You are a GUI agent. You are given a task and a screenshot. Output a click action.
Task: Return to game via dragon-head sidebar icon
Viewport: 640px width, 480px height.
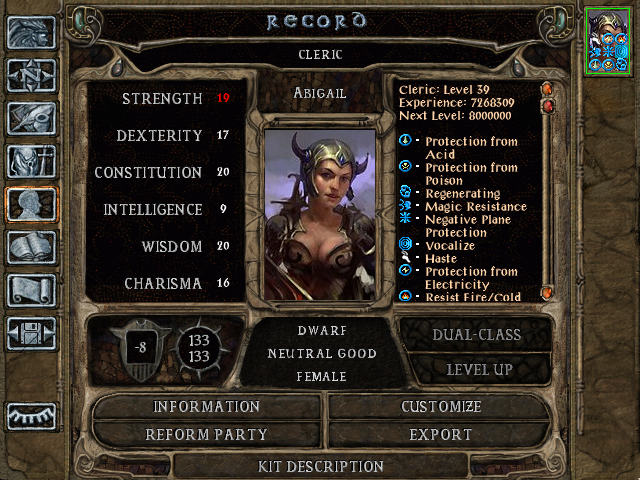30,32
